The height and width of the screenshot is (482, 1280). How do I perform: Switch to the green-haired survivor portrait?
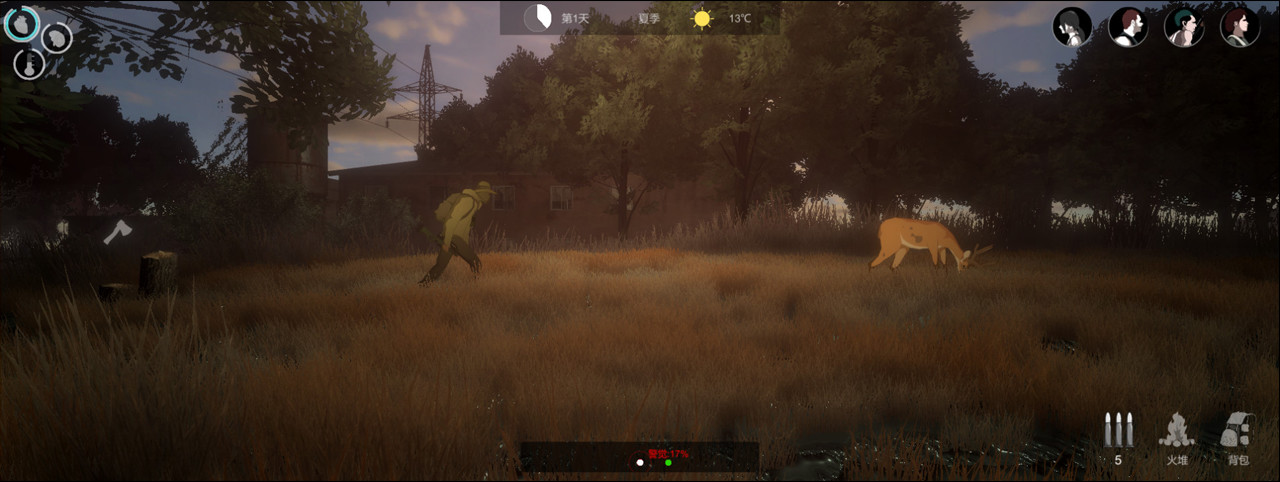(x=1184, y=27)
